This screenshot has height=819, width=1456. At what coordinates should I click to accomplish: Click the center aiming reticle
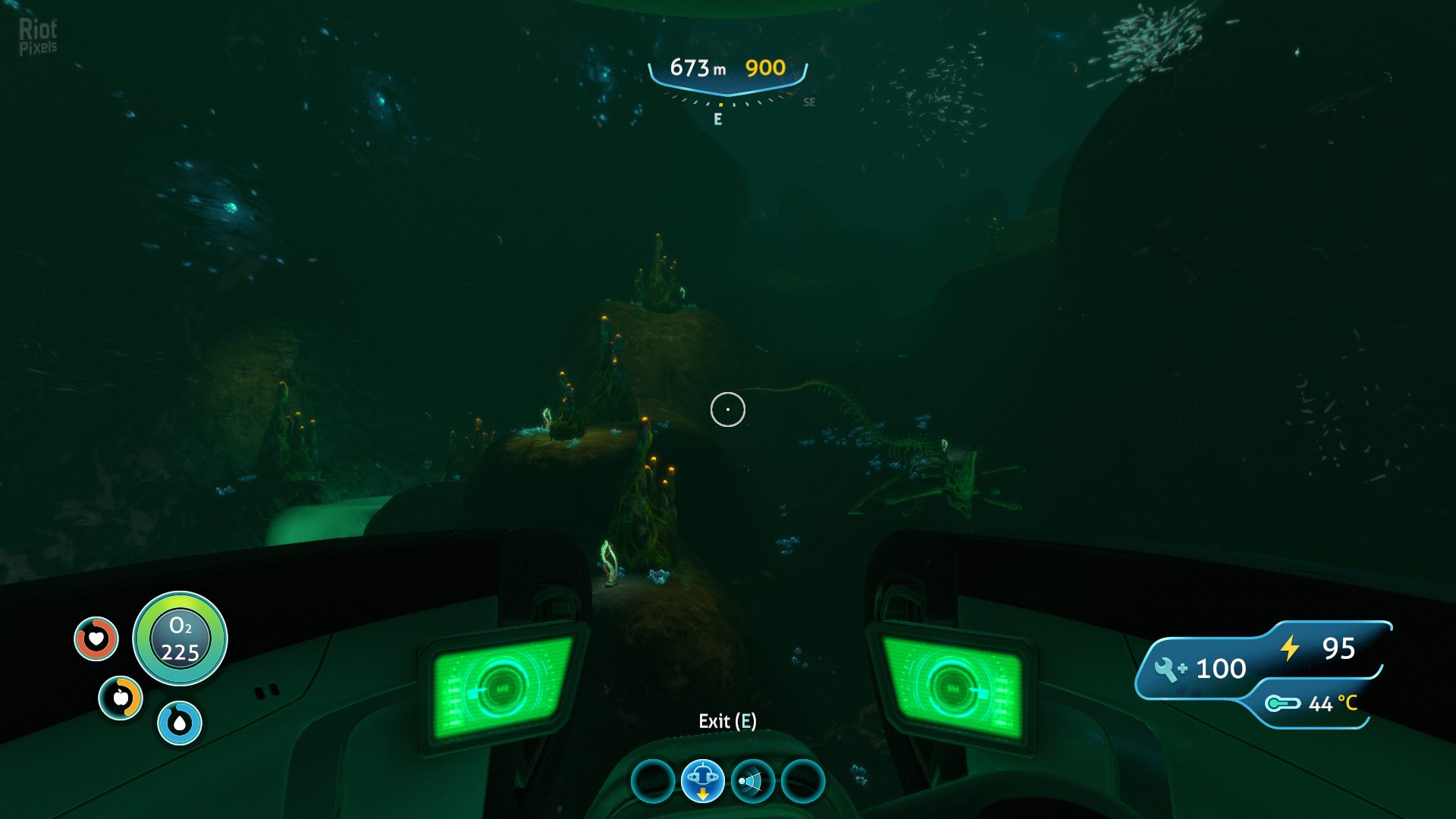click(728, 409)
